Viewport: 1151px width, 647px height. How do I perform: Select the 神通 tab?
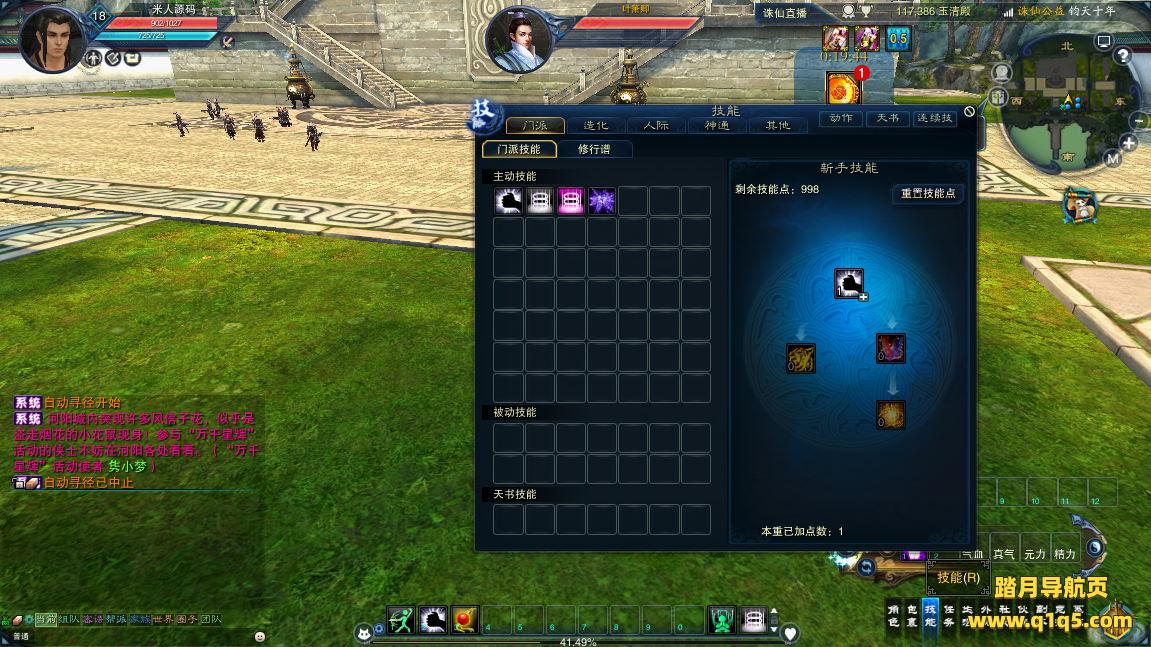pyautogui.click(x=717, y=126)
